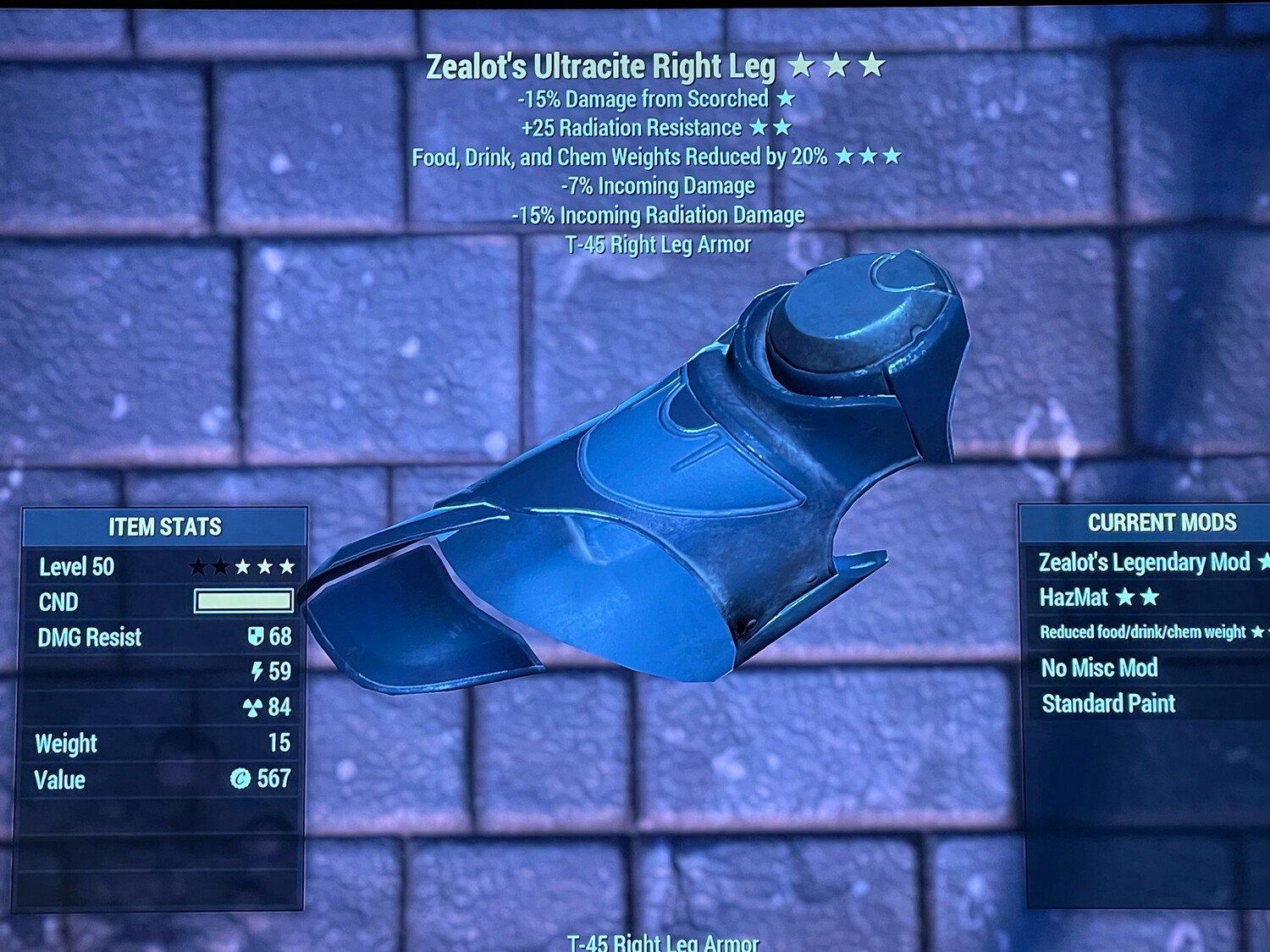Open the ITEM STATS panel header
The image size is (1270, 952).
(163, 526)
